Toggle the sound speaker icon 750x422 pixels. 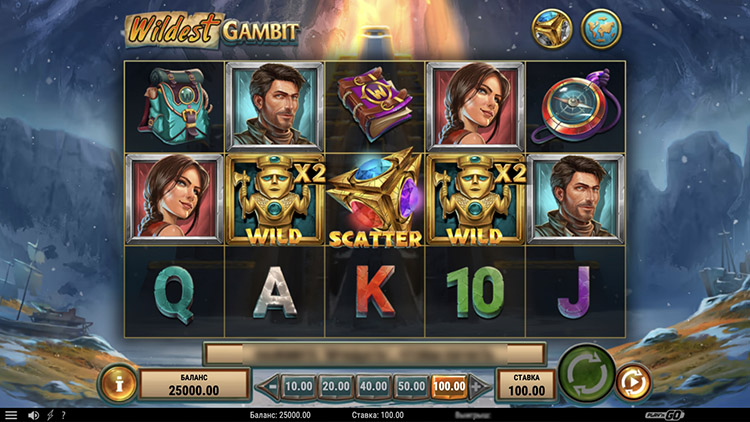pyautogui.click(x=33, y=415)
